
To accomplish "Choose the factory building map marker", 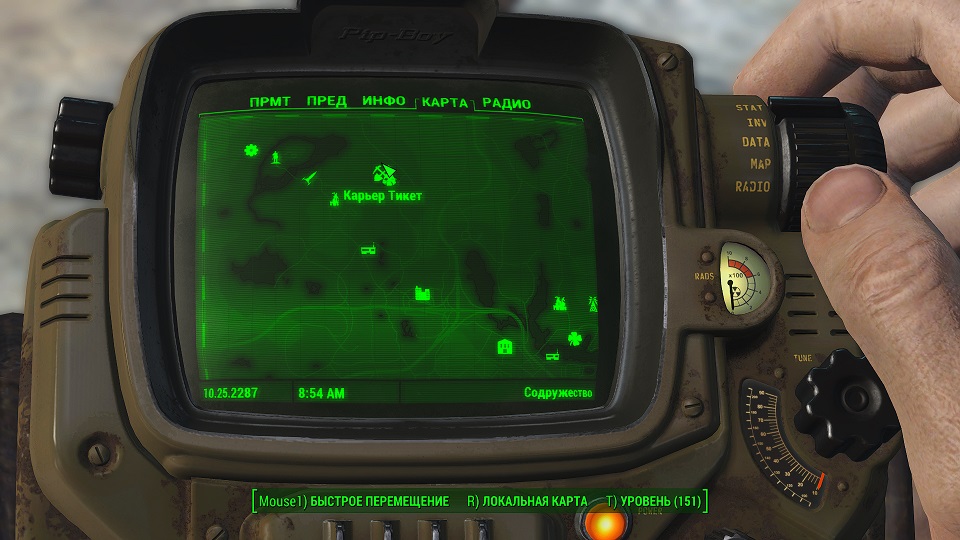I will [423, 294].
